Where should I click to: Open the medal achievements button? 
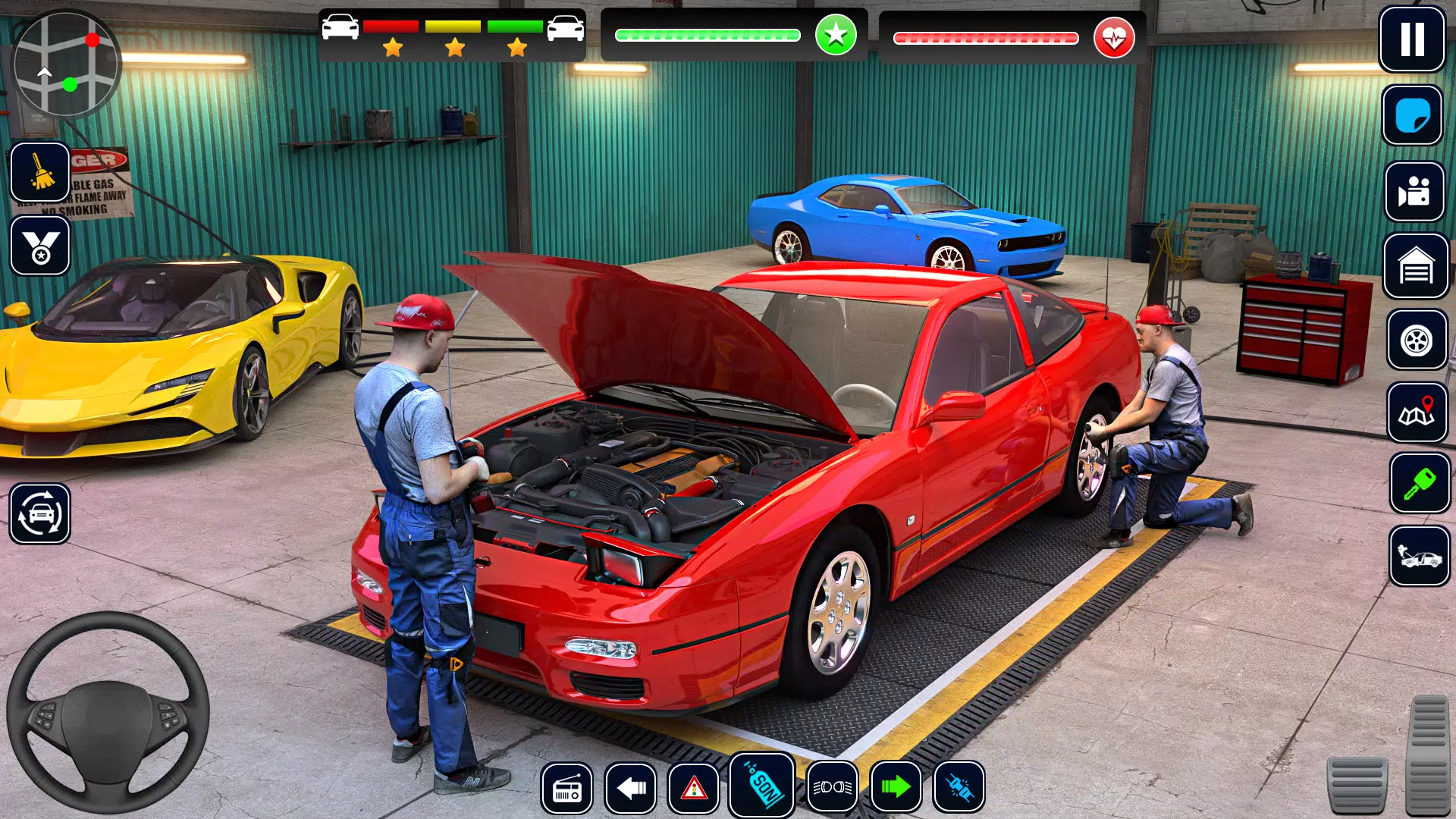tap(40, 246)
